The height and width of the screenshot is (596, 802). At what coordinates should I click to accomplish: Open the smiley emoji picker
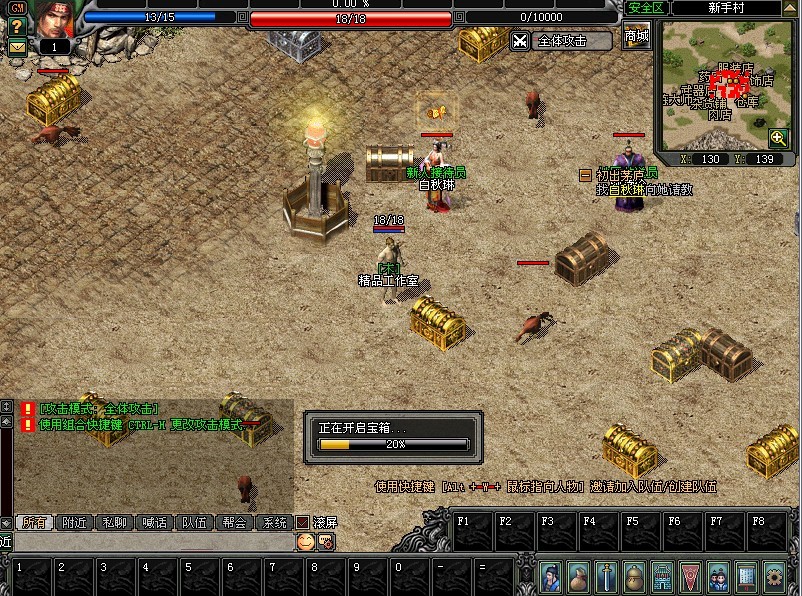pyautogui.click(x=305, y=541)
